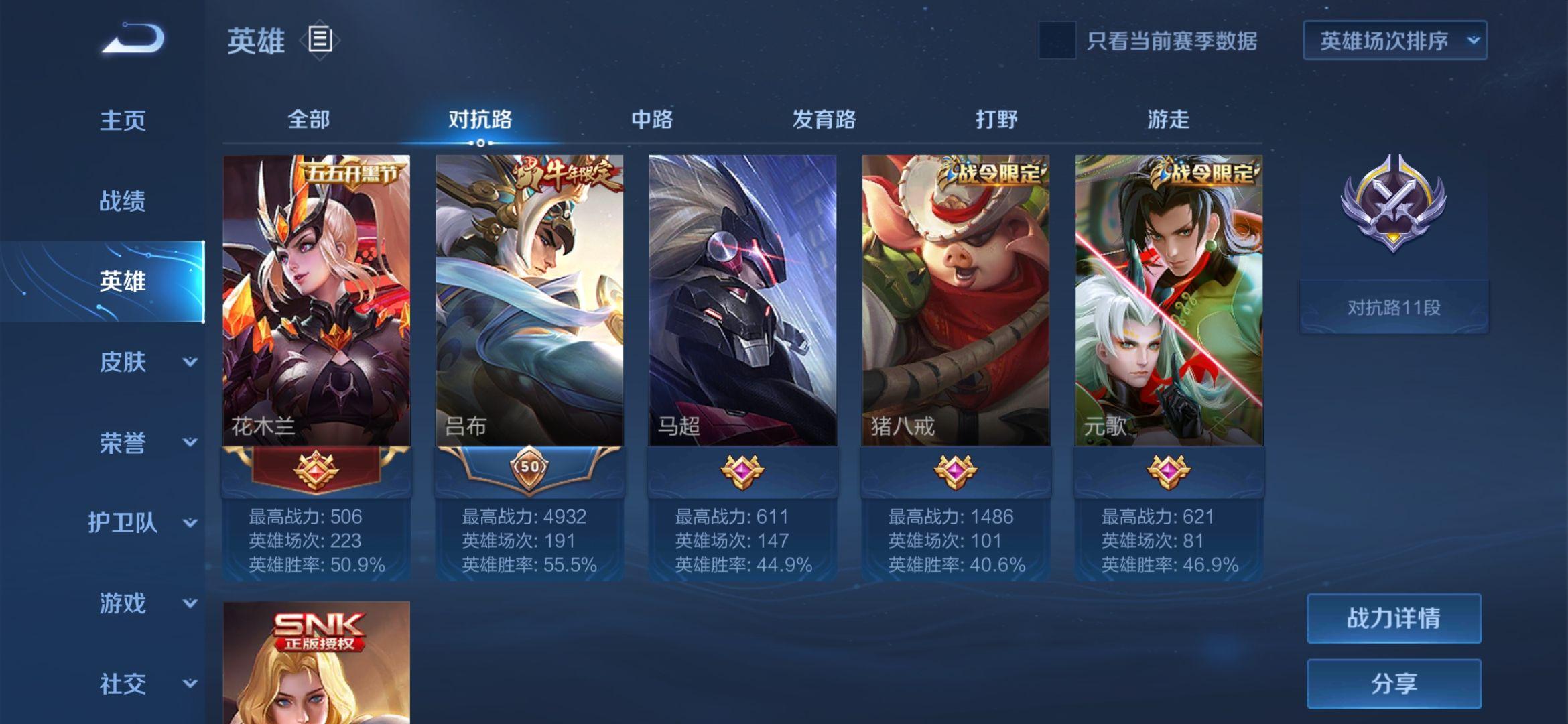Switch to the 全部 all heroes tab
Screen dimensions: 1568x724
click(x=308, y=120)
